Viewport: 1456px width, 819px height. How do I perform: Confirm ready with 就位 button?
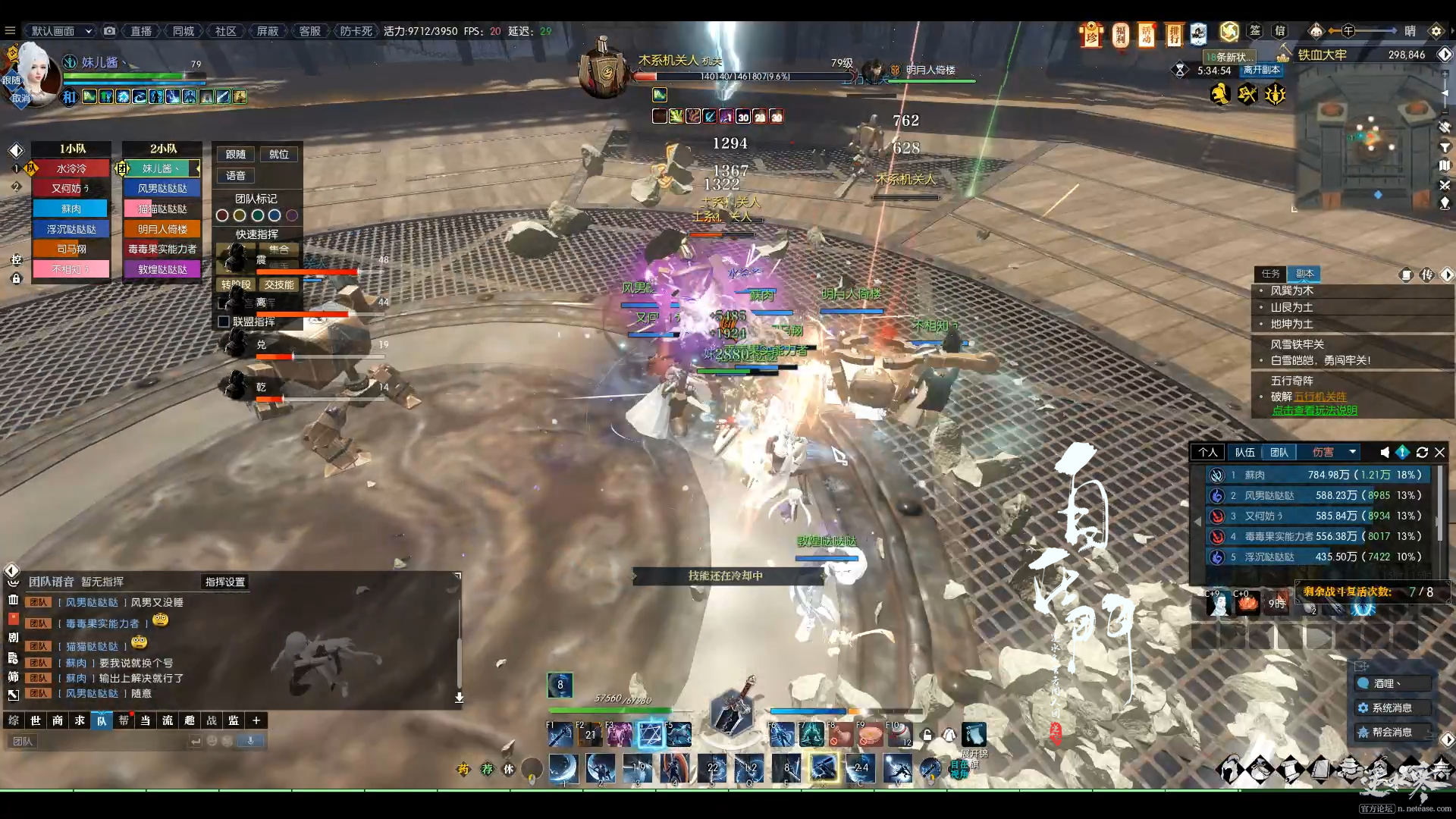pyautogui.click(x=279, y=154)
